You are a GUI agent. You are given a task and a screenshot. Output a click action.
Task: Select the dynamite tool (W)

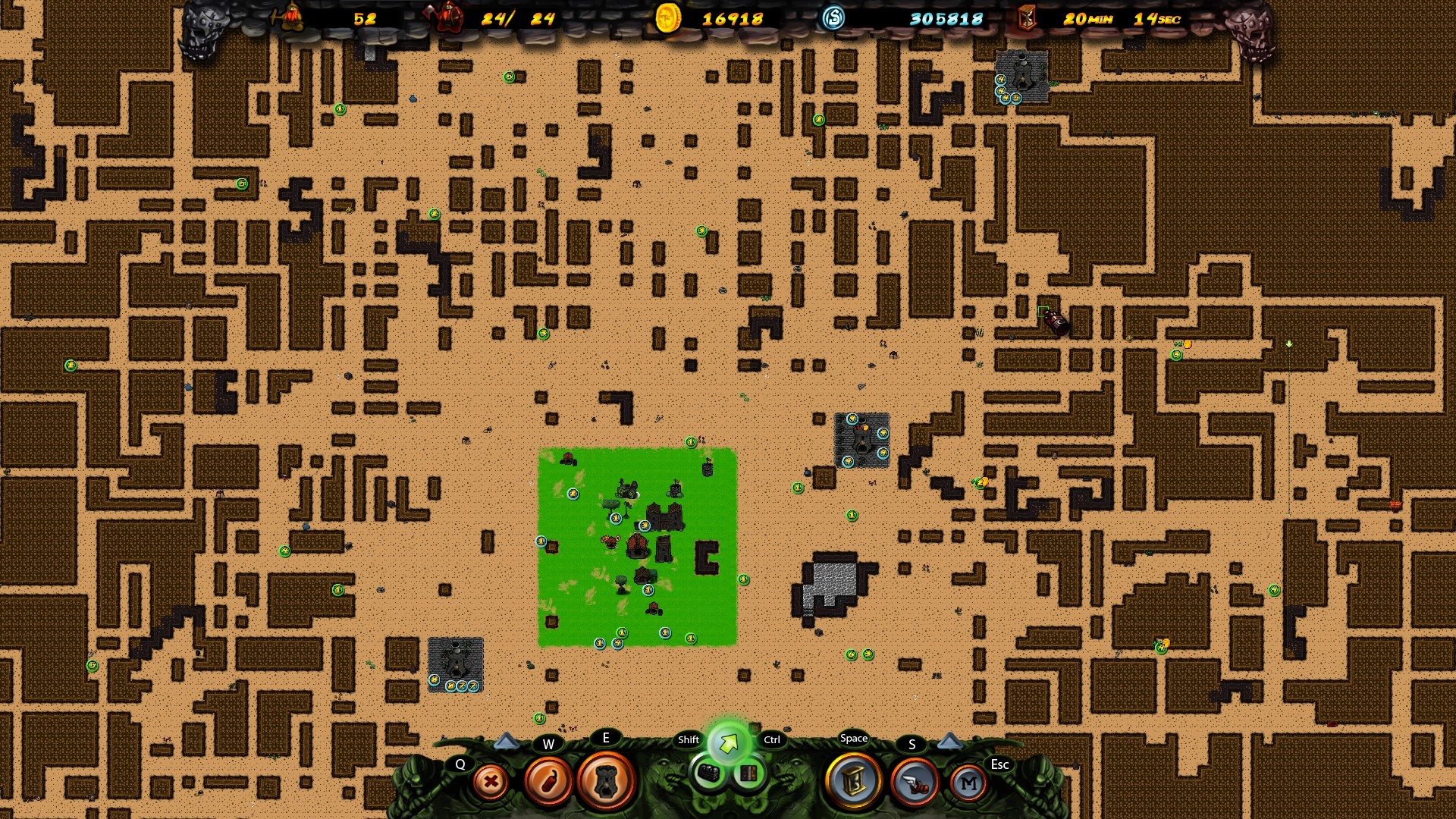[549, 782]
